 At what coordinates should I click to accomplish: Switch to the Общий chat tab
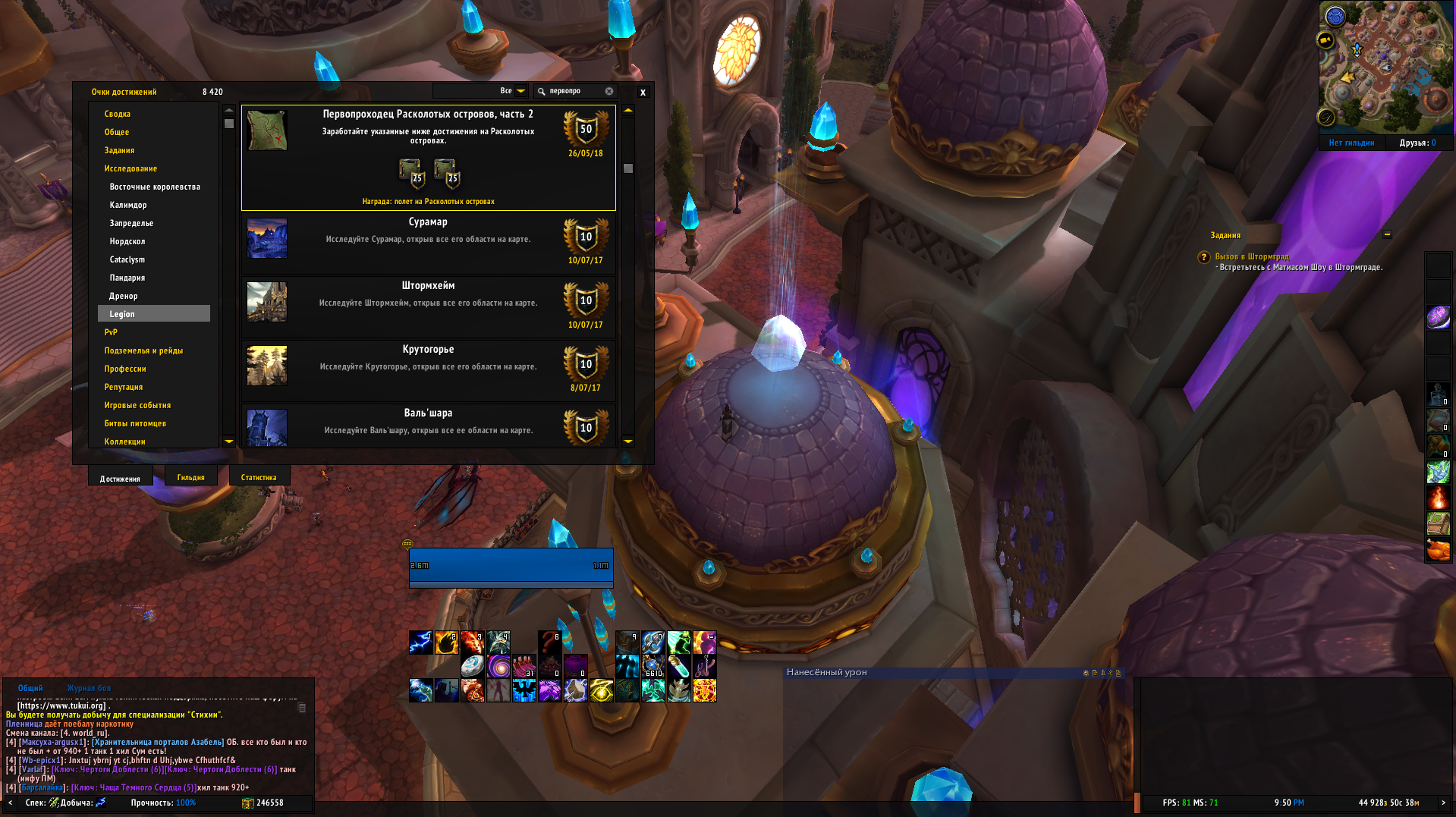(x=30, y=689)
